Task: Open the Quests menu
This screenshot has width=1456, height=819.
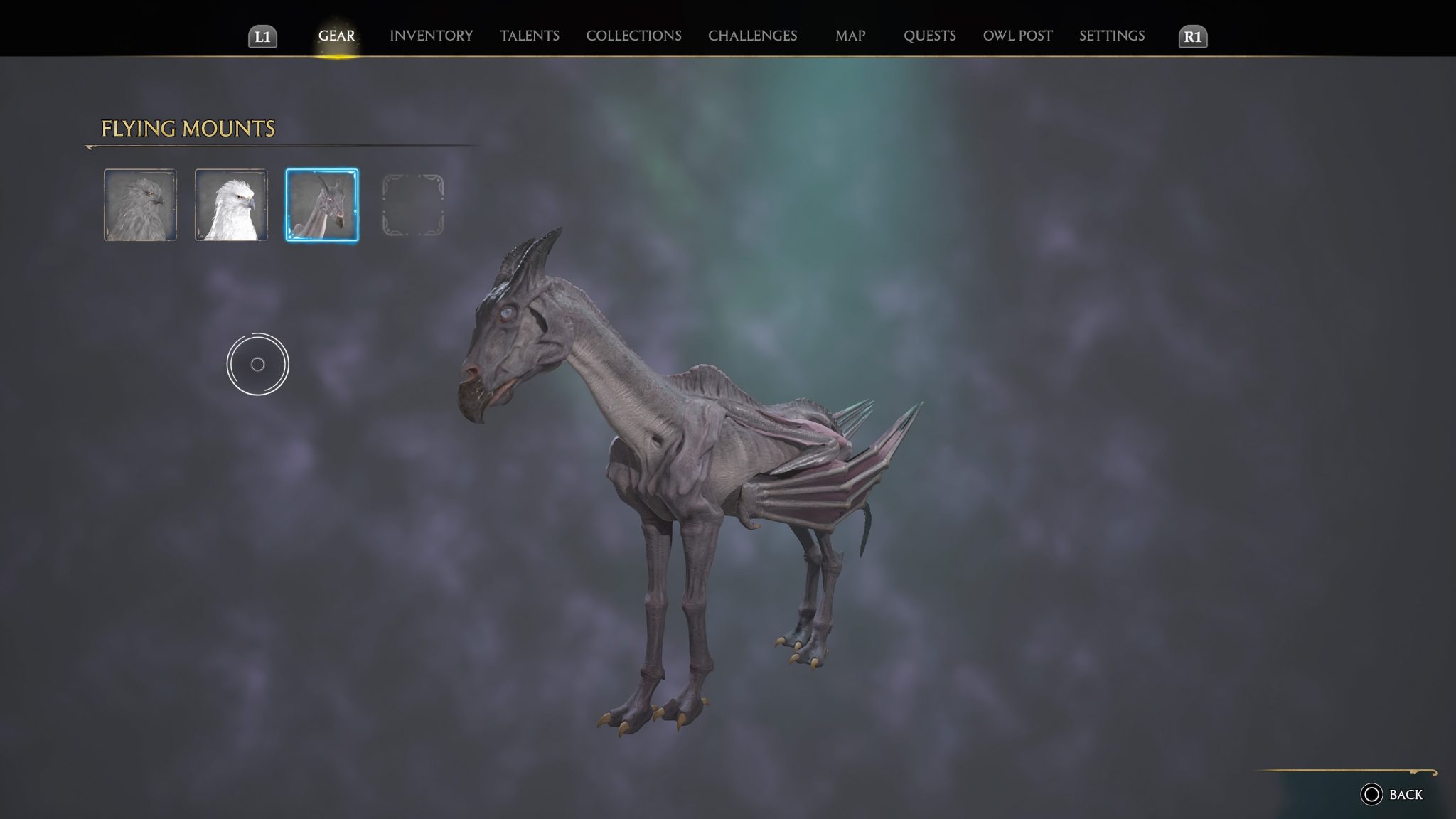Action: point(930,35)
